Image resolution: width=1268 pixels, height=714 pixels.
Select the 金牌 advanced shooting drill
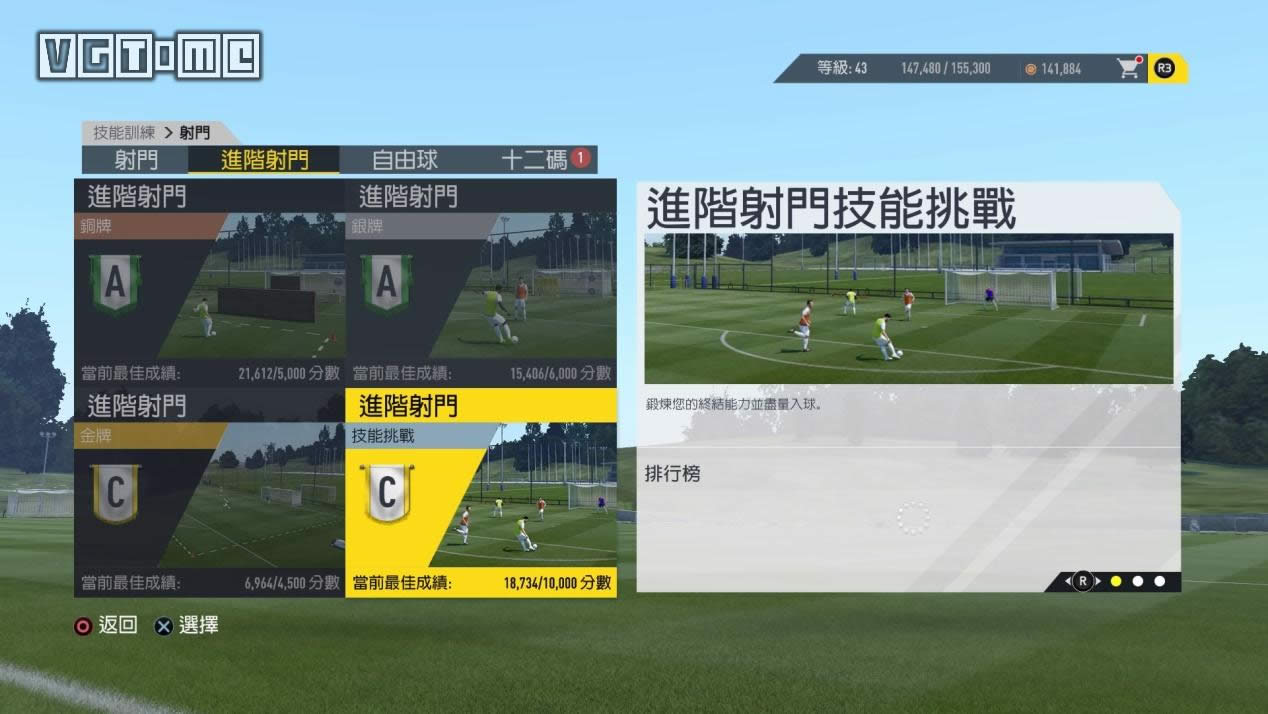(x=209, y=493)
